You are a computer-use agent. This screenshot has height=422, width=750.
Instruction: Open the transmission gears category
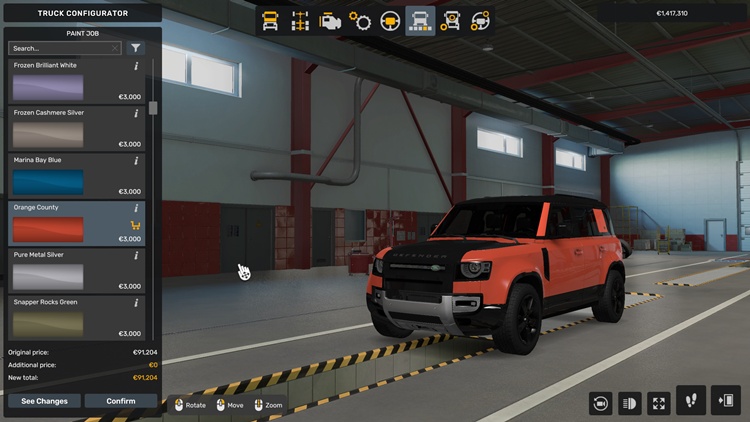tap(360, 21)
